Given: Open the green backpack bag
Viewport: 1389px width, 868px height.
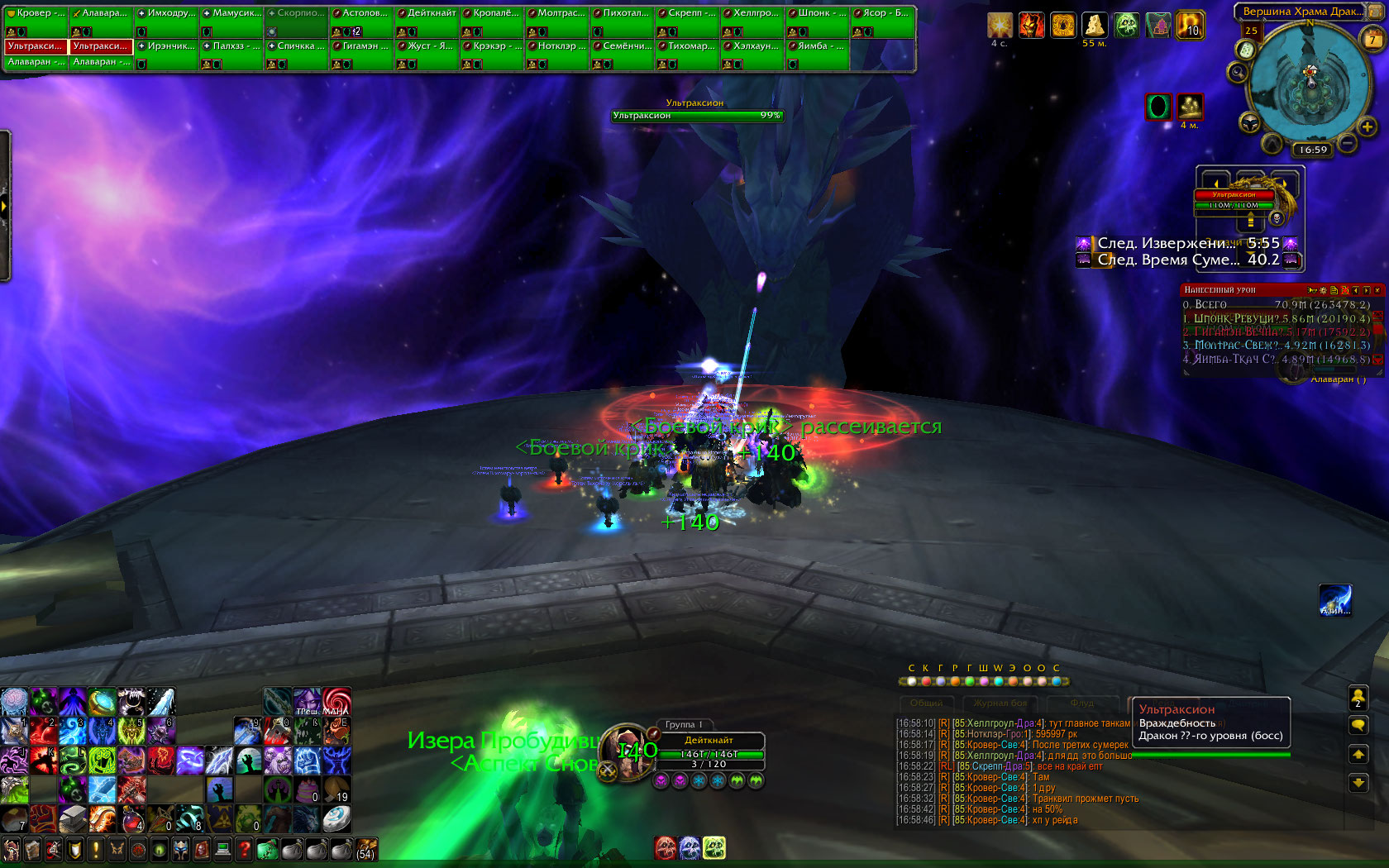Looking at the screenshot, I should [x=267, y=849].
